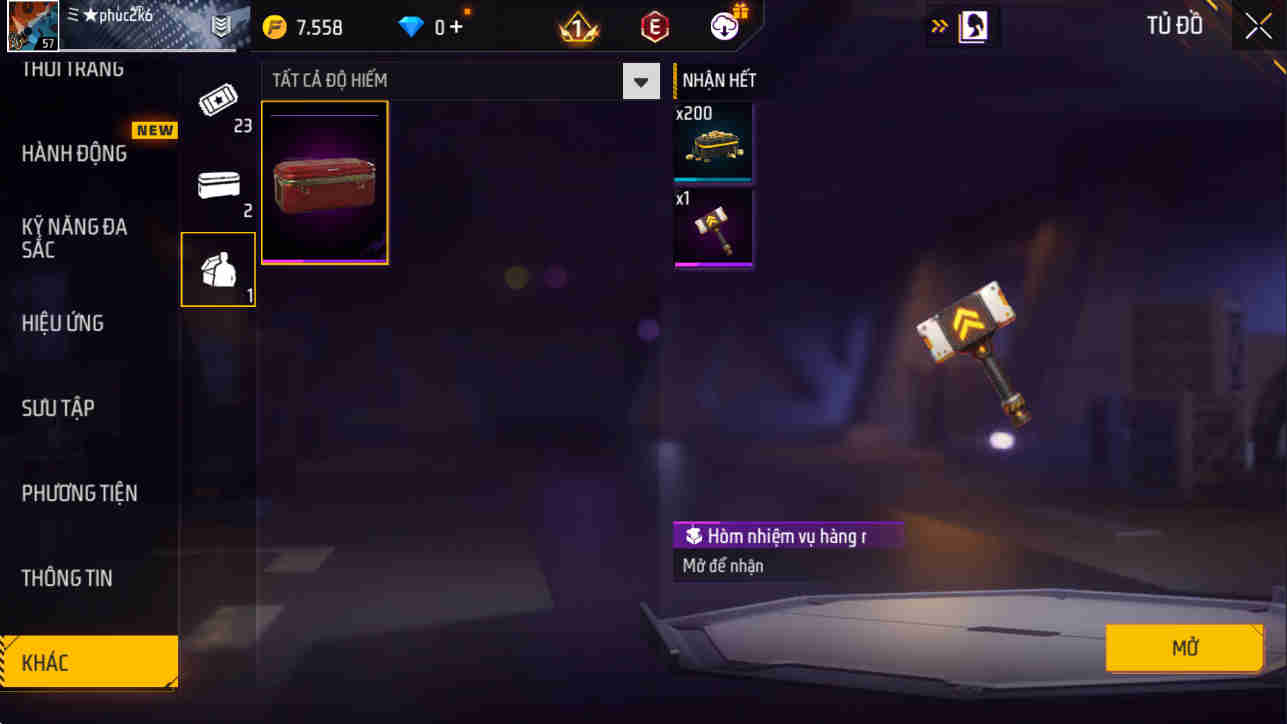Click the x200 gold reward item
This screenshot has width=1287, height=724.
713,143
